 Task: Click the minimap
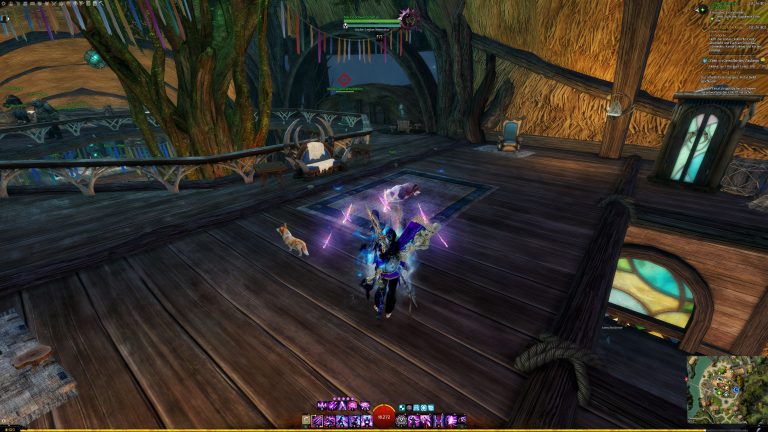726,389
